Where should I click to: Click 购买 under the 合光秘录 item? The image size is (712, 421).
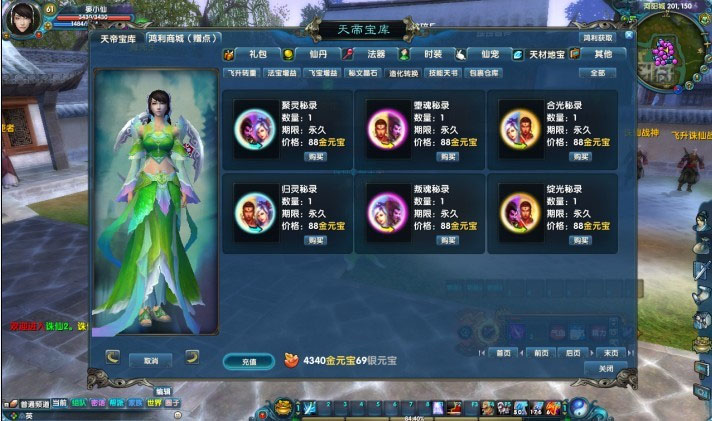[x=580, y=156]
